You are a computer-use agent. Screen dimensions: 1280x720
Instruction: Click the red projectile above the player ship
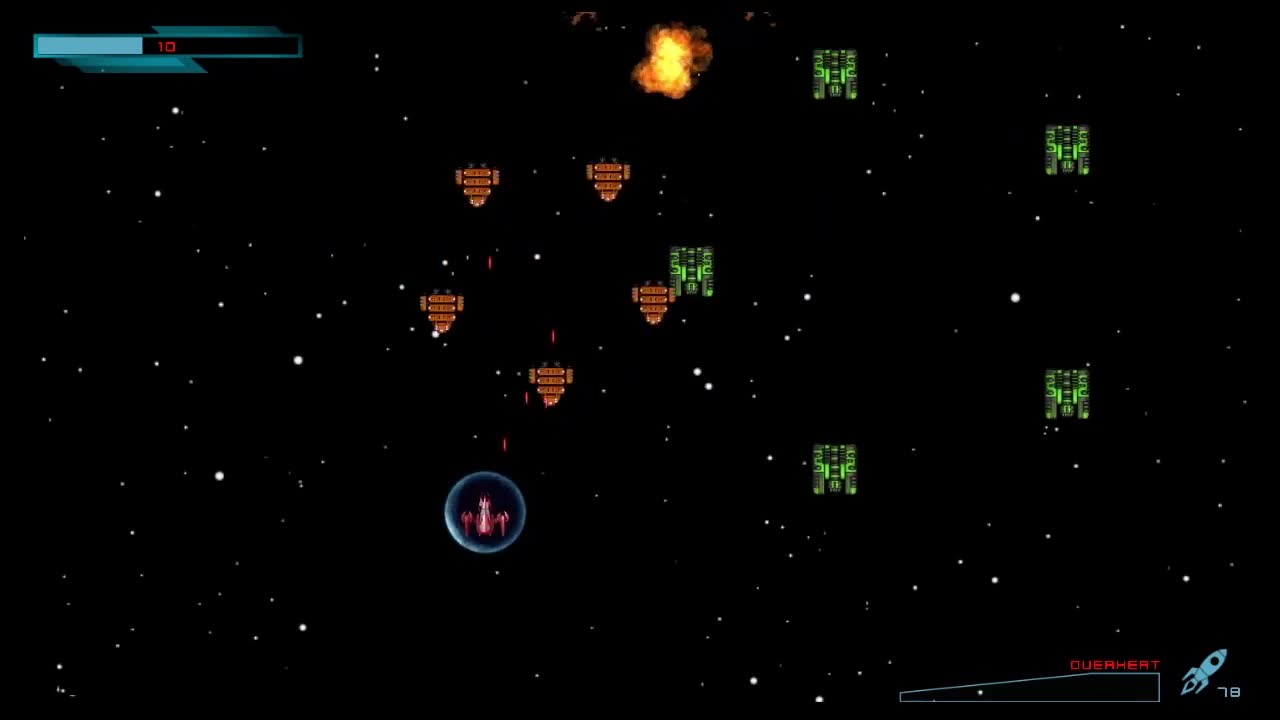pos(505,446)
